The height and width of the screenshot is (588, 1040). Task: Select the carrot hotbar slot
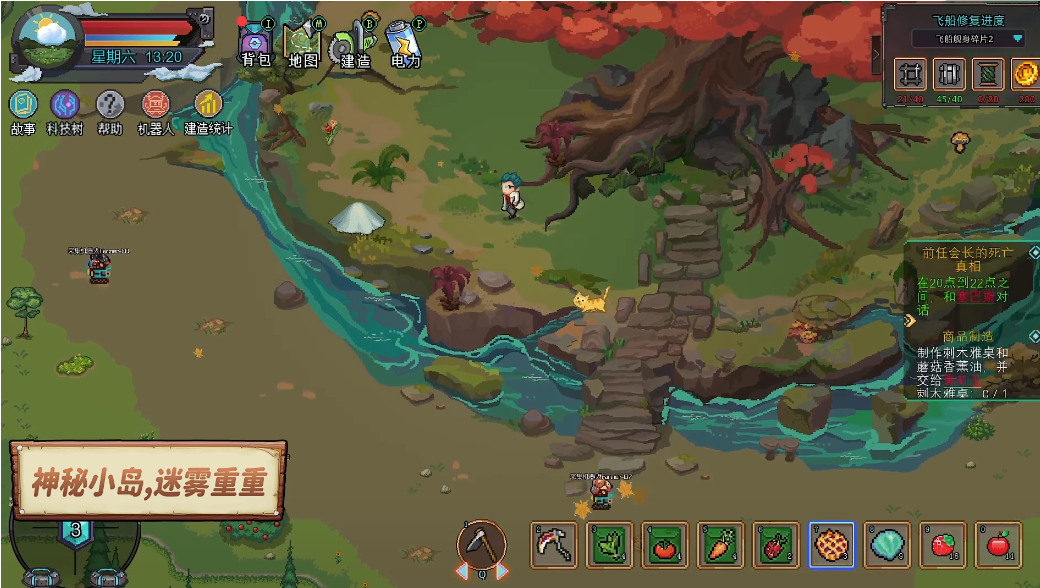click(x=720, y=545)
